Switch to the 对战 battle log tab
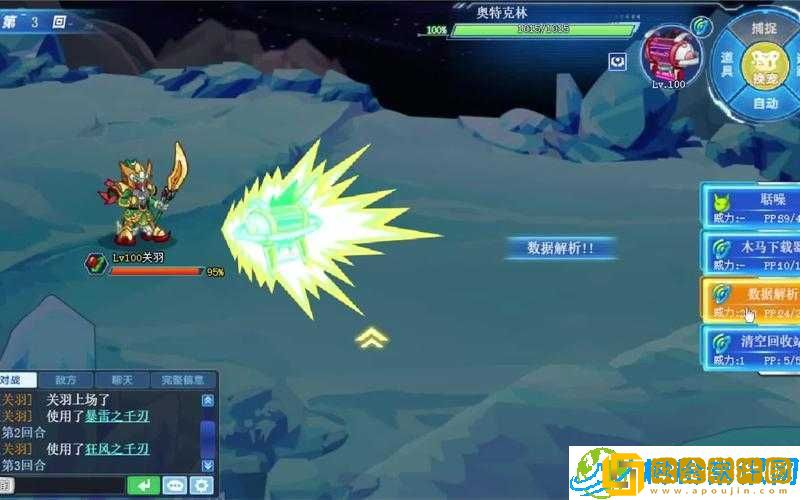The width and height of the screenshot is (800, 500). [17, 380]
